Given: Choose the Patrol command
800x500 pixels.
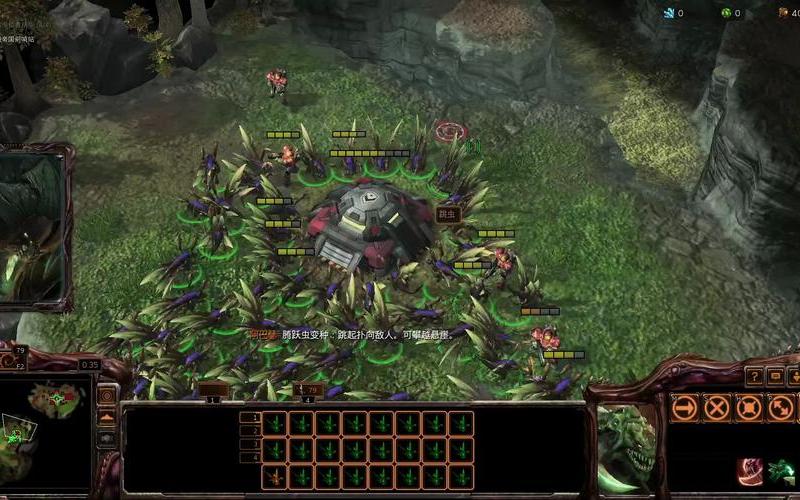Looking at the screenshot, I should 780,407.
